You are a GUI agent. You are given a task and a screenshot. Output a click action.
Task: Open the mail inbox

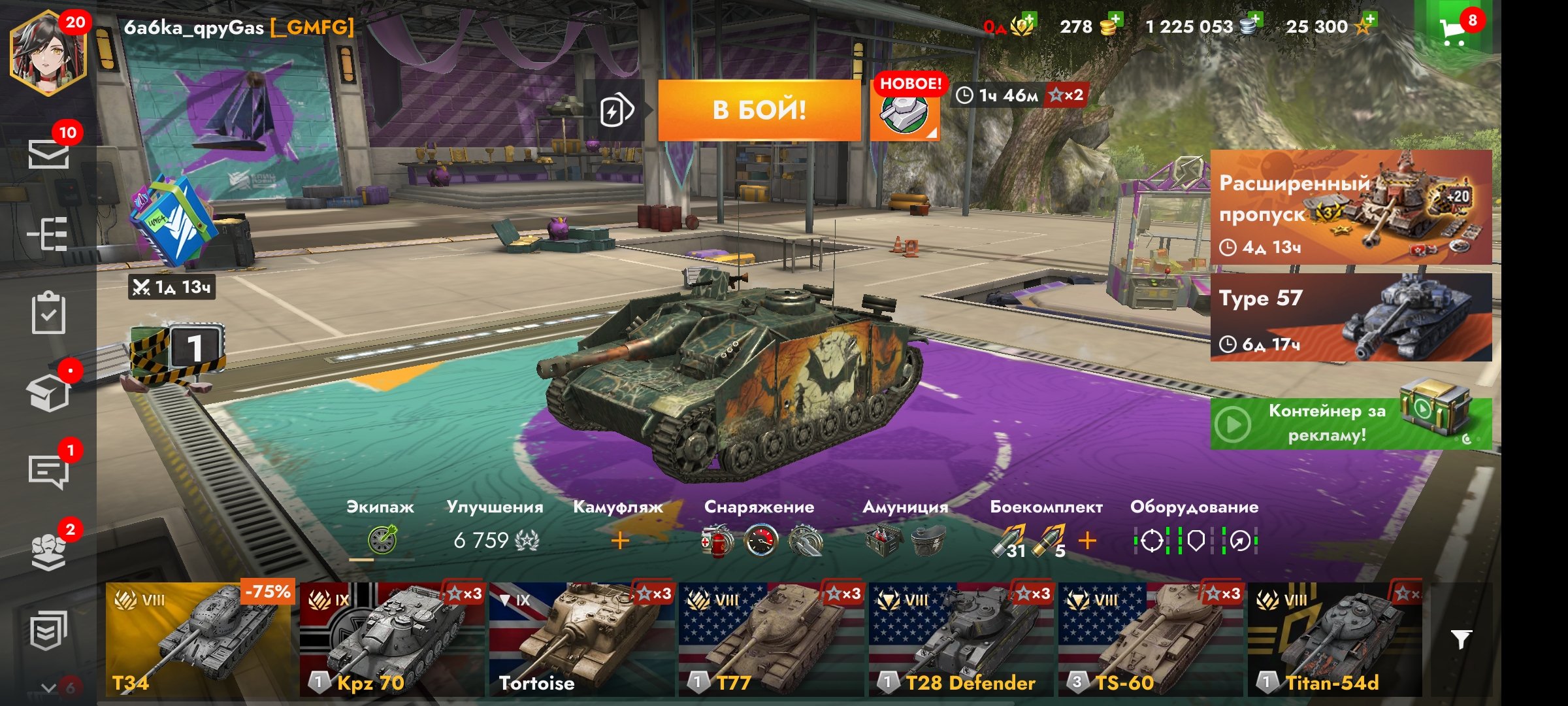[49, 154]
